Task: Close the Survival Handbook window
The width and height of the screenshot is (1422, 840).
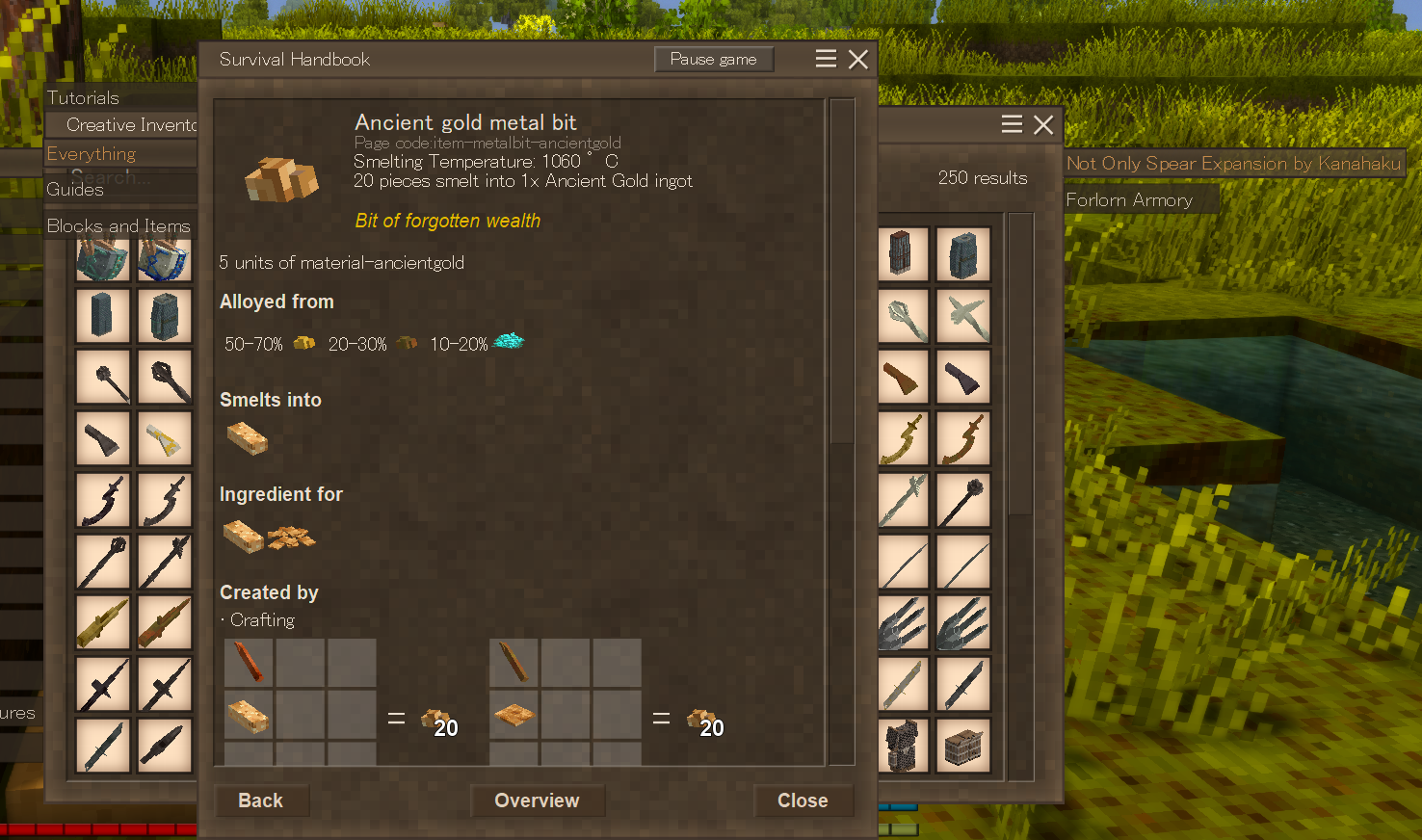Action: [x=858, y=60]
